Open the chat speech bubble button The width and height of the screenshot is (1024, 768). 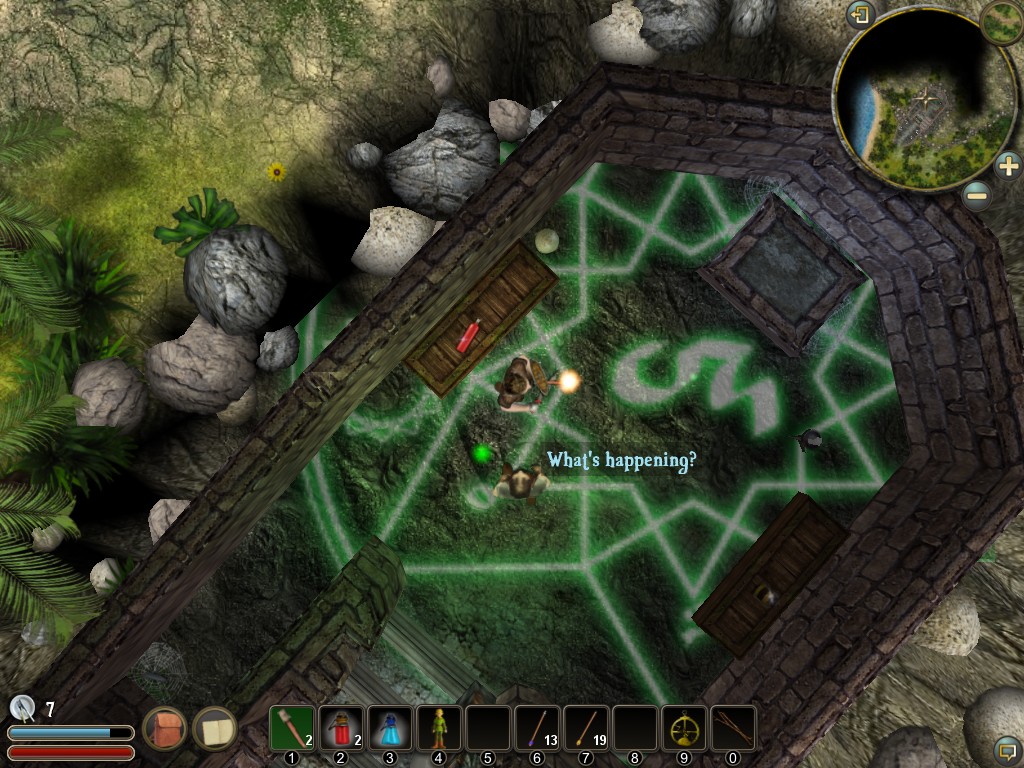[1007, 747]
